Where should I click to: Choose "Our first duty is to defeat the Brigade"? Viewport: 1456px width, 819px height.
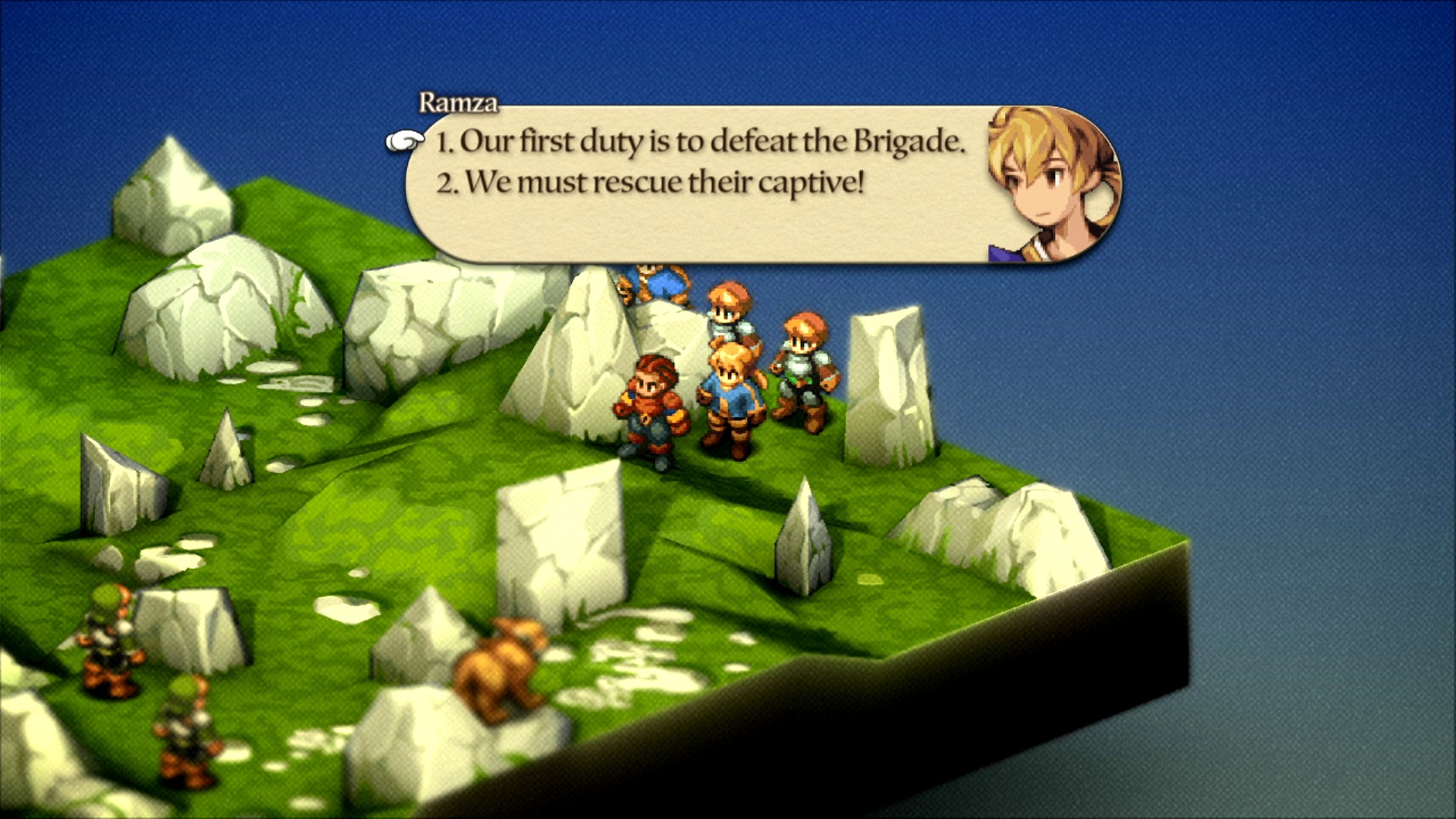pos(701,142)
